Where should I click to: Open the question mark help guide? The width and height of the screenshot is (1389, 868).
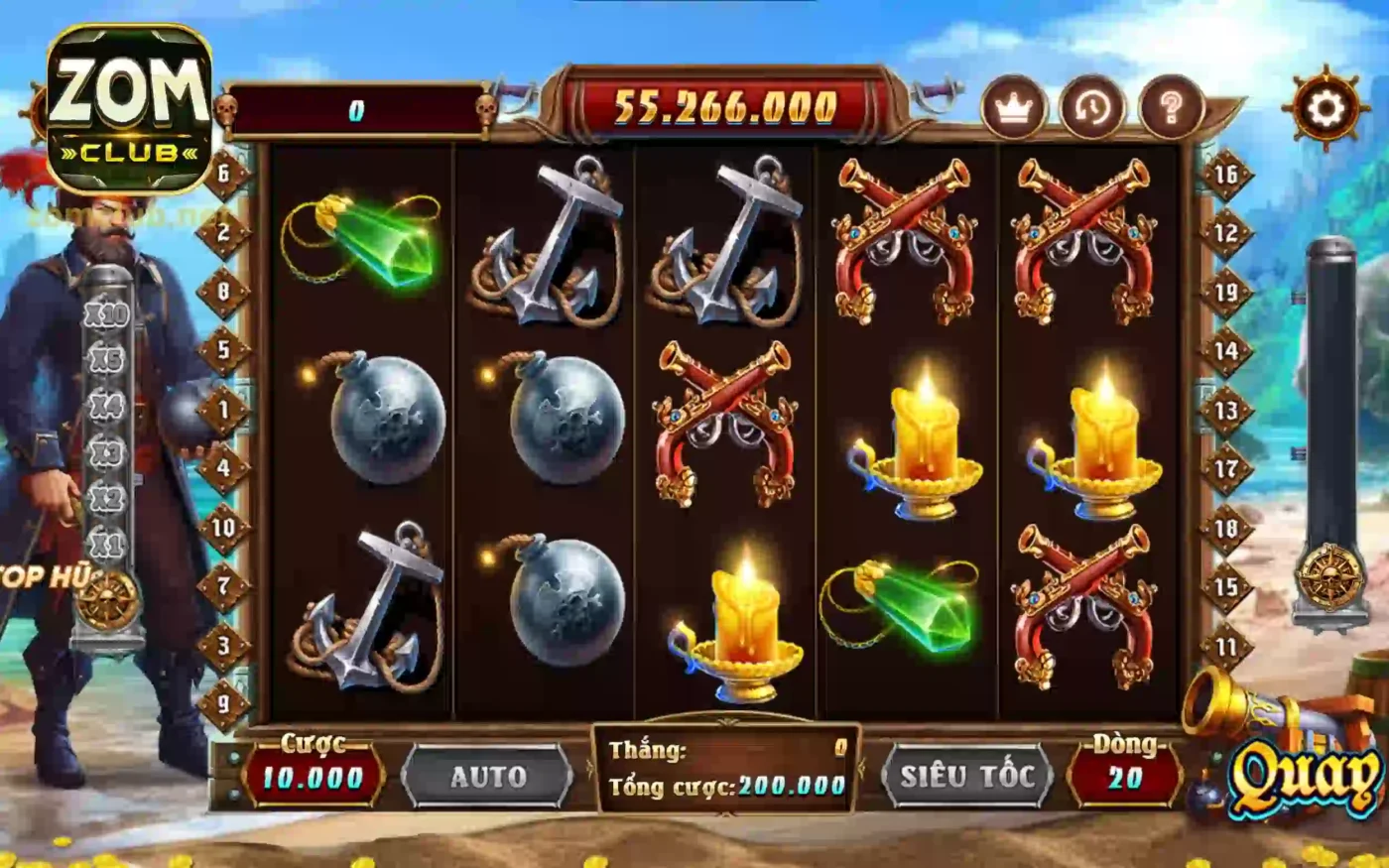pos(1171,107)
